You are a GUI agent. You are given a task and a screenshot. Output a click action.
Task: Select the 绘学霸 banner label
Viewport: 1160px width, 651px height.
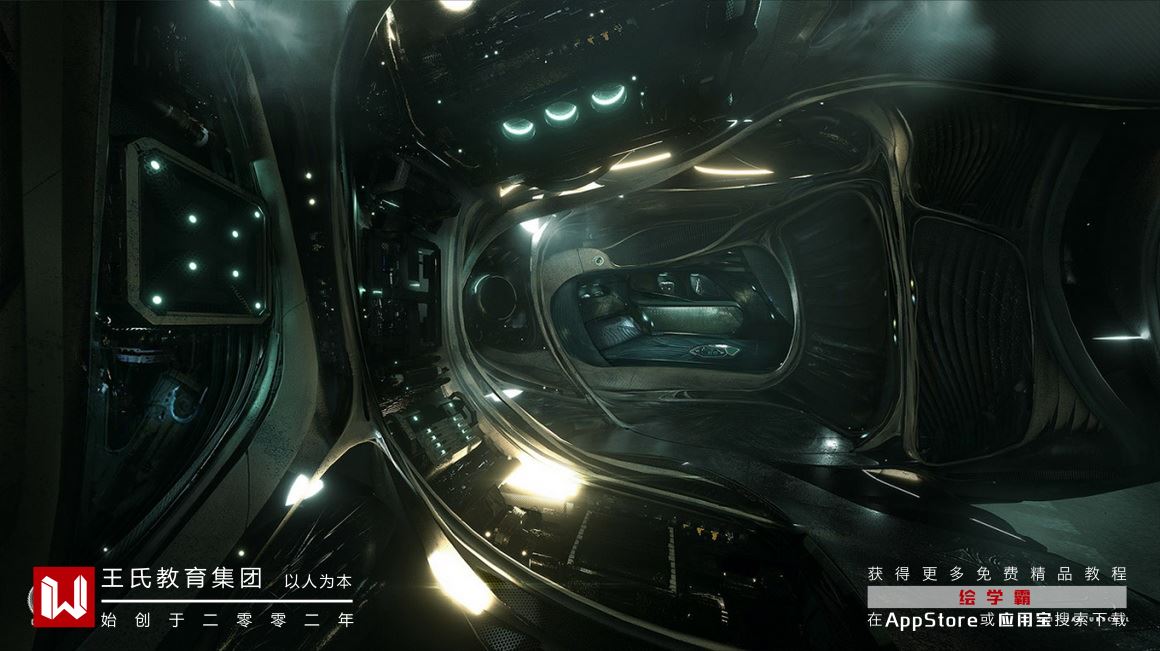[995, 597]
